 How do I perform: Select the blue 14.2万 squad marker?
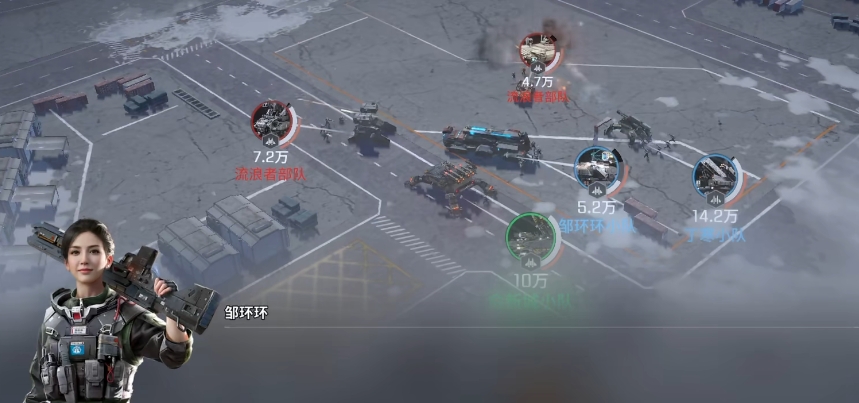tap(716, 175)
